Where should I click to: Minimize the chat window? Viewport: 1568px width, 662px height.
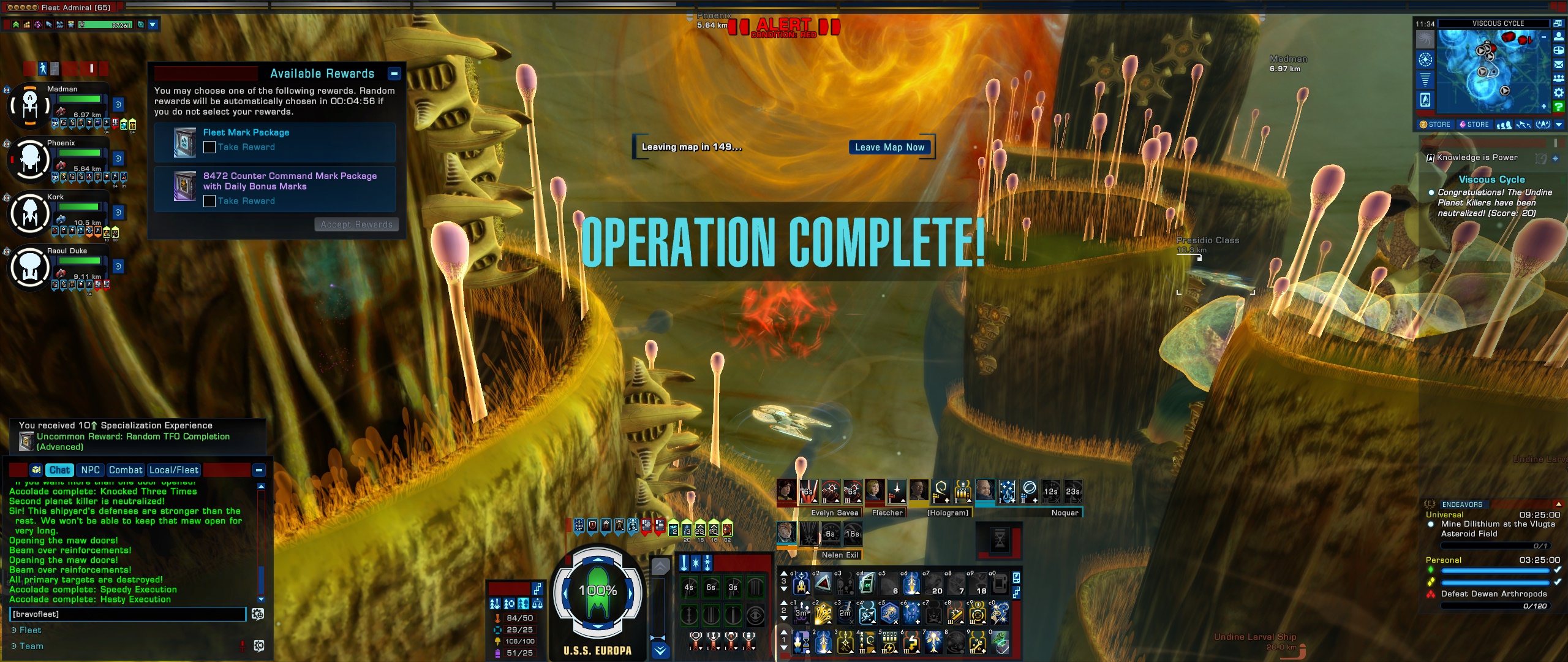(x=259, y=470)
